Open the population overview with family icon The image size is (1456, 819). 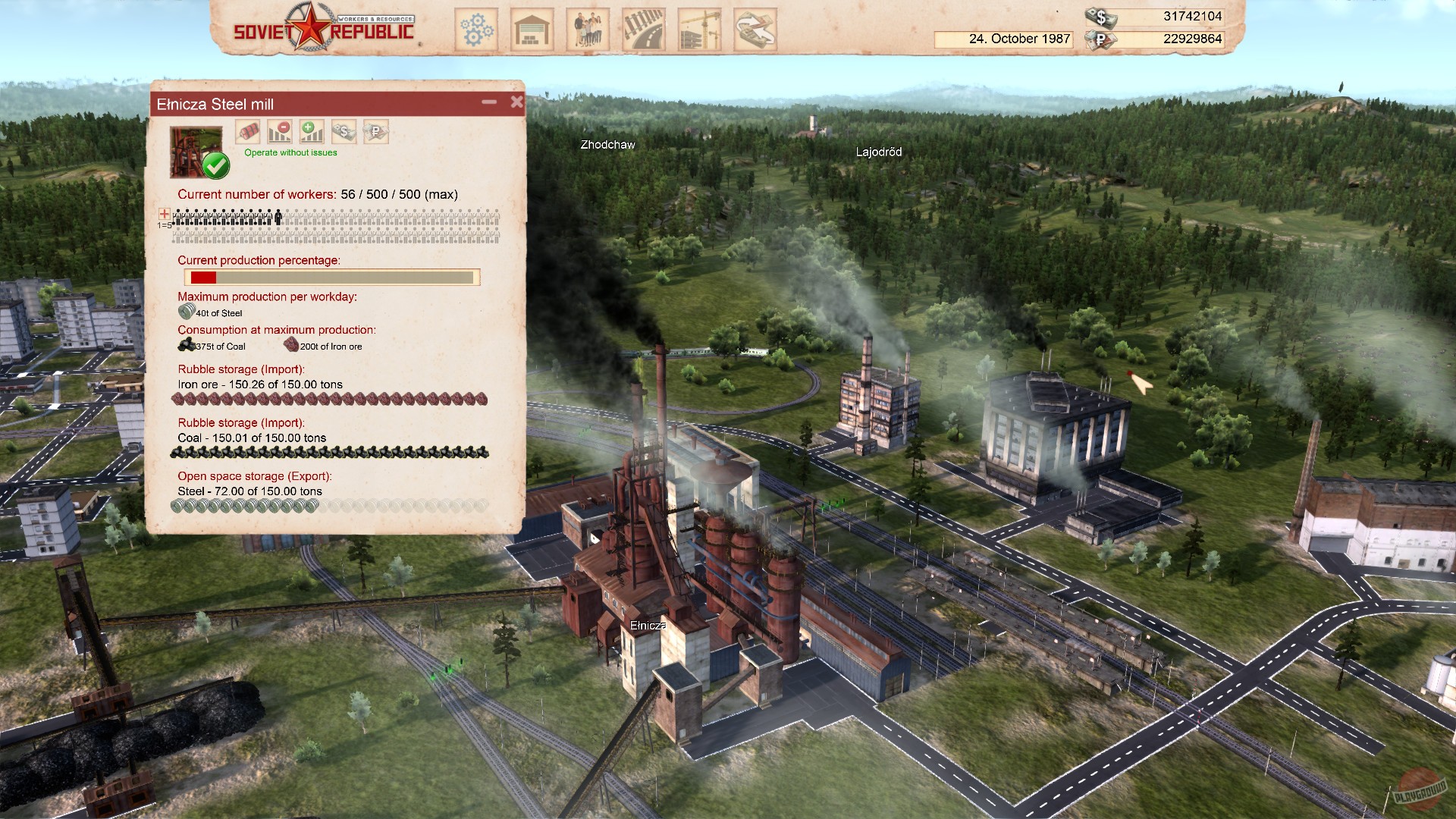(x=588, y=28)
